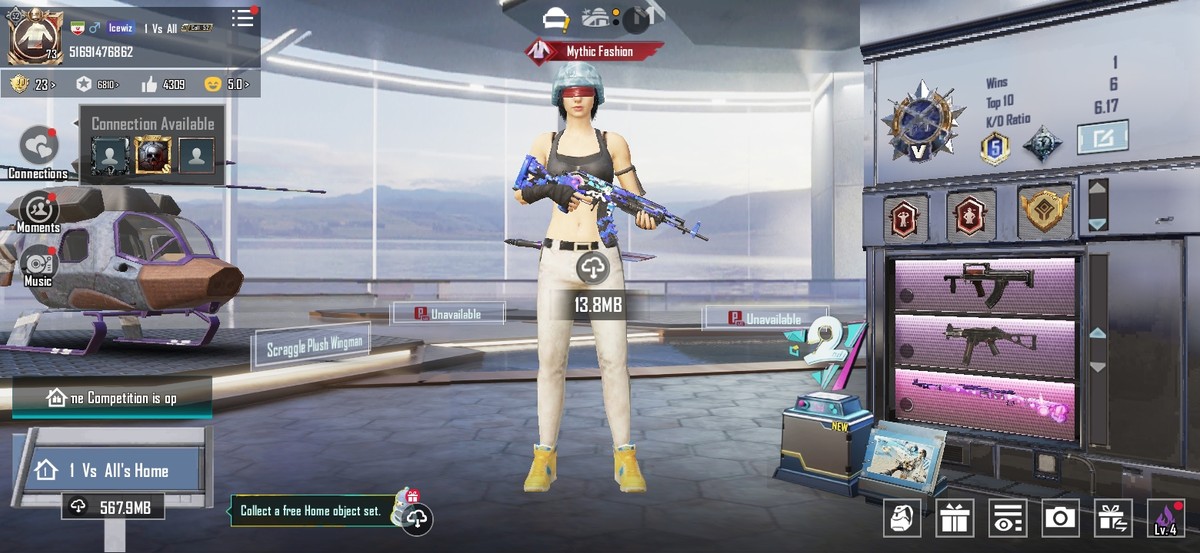Open Moments

tap(39, 209)
